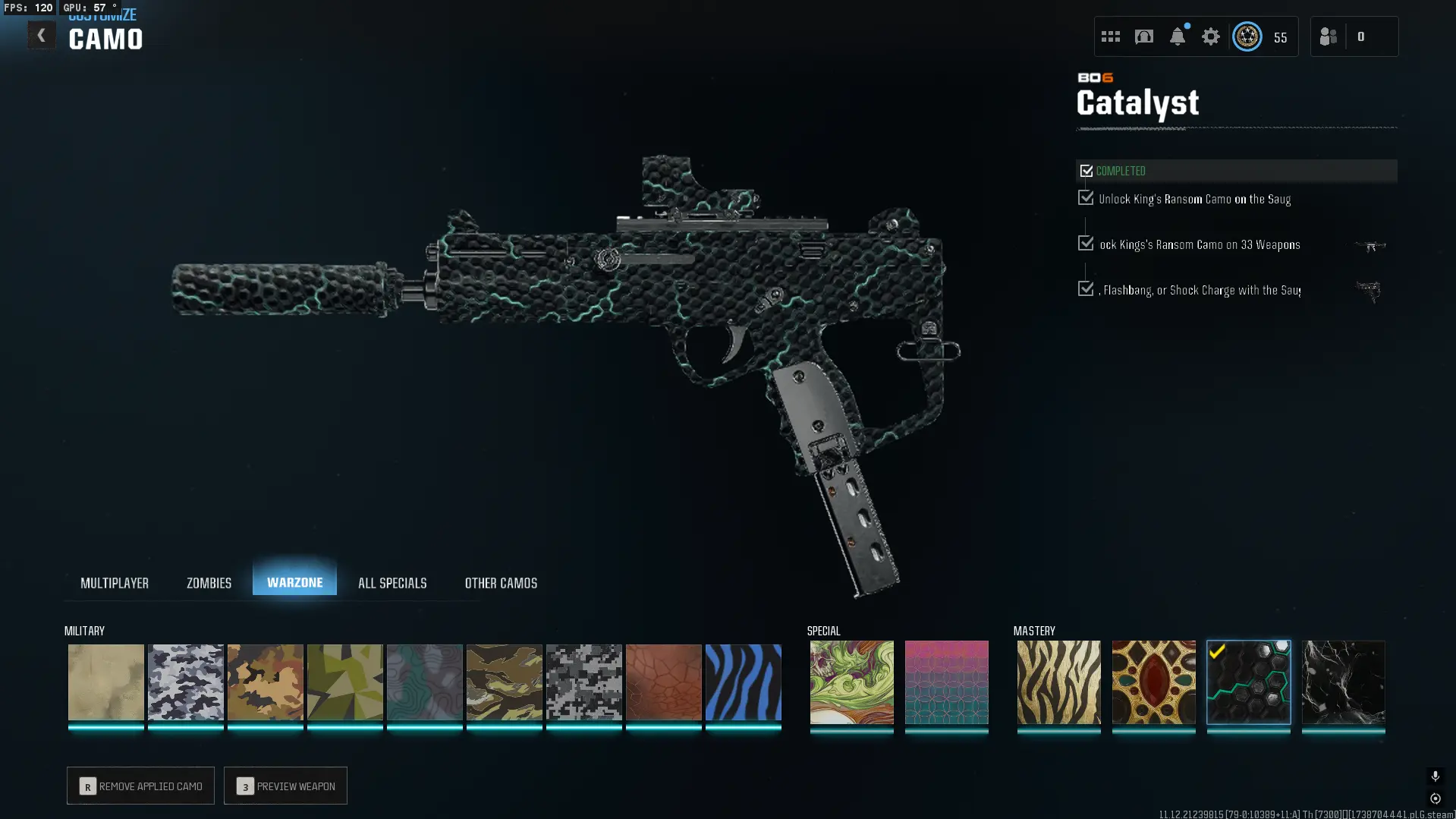Click the back arrow next to Camo
The width and height of the screenshot is (1456, 819).
[42, 34]
